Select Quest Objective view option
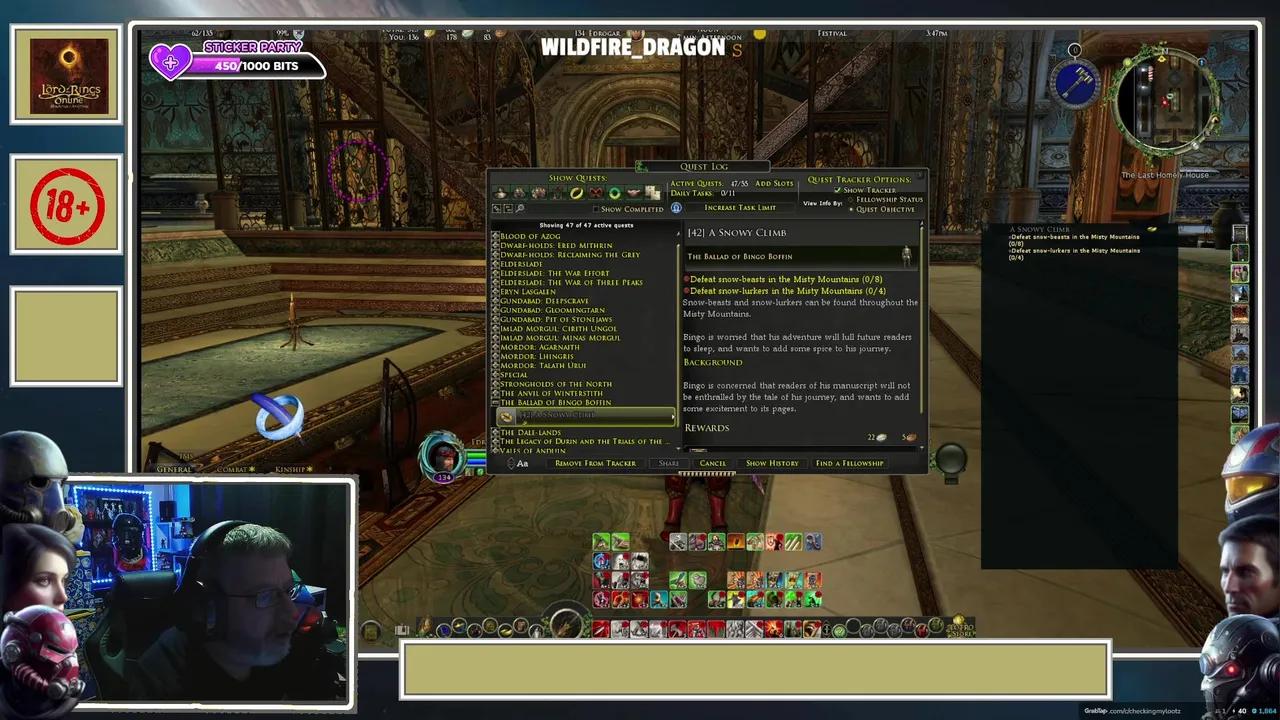This screenshot has width=1280, height=720. (x=851, y=210)
